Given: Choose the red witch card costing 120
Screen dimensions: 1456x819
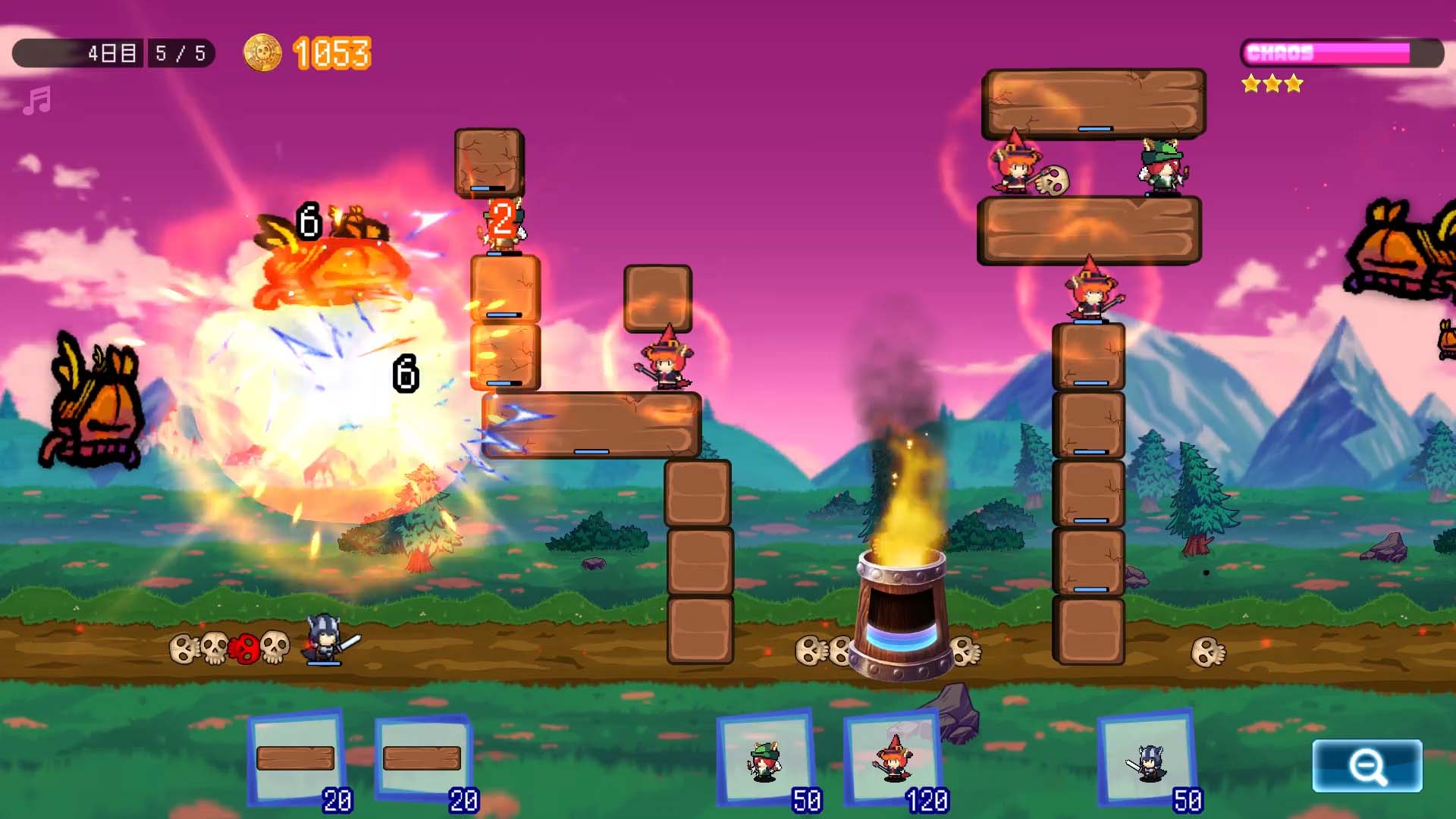Looking at the screenshot, I should [893, 758].
